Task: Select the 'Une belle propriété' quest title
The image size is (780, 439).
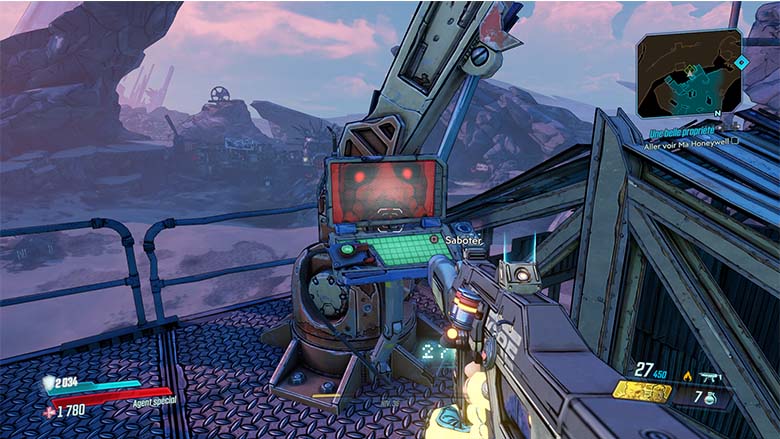Action: tap(683, 132)
